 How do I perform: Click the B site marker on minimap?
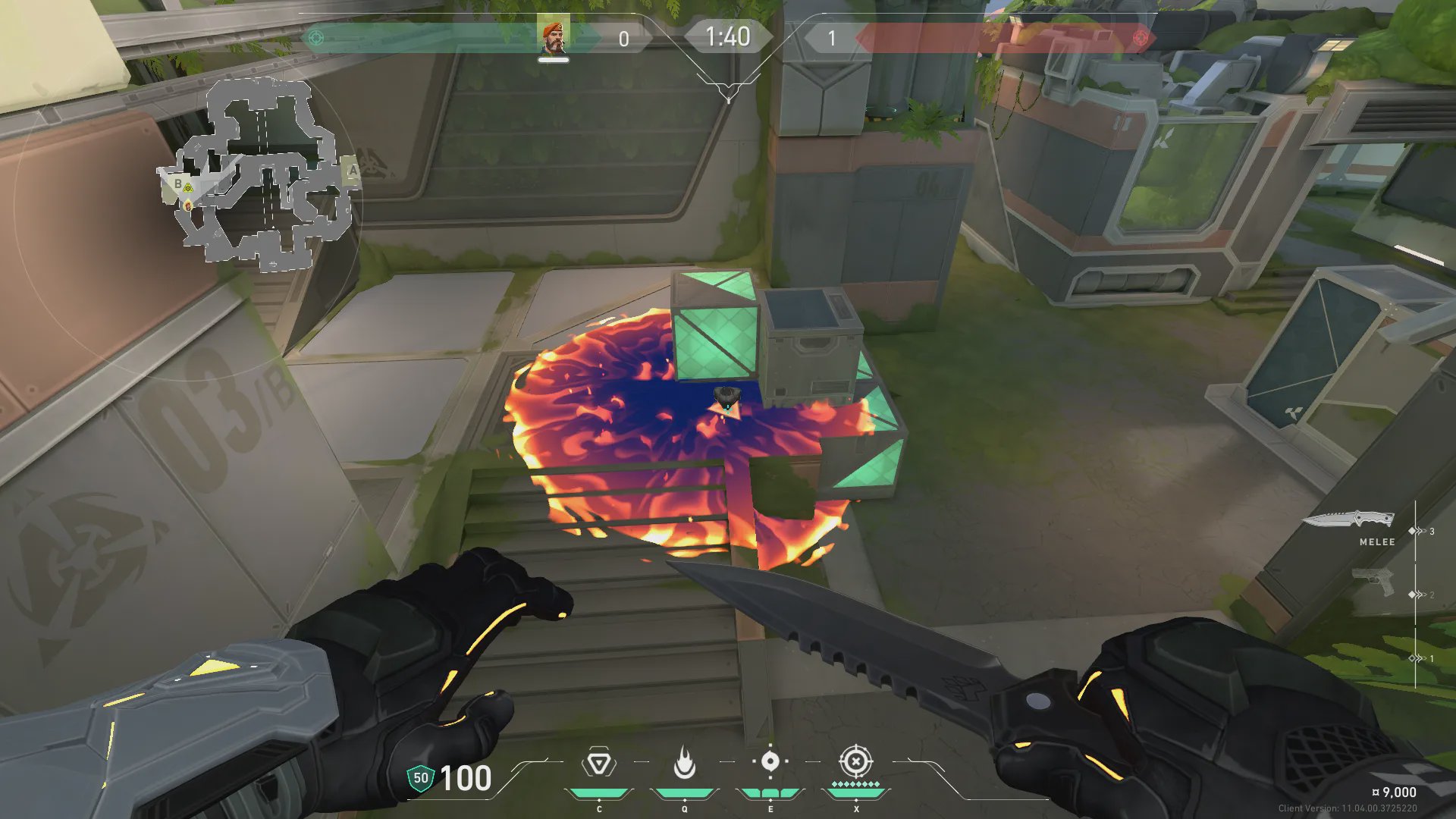pyautogui.click(x=178, y=184)
